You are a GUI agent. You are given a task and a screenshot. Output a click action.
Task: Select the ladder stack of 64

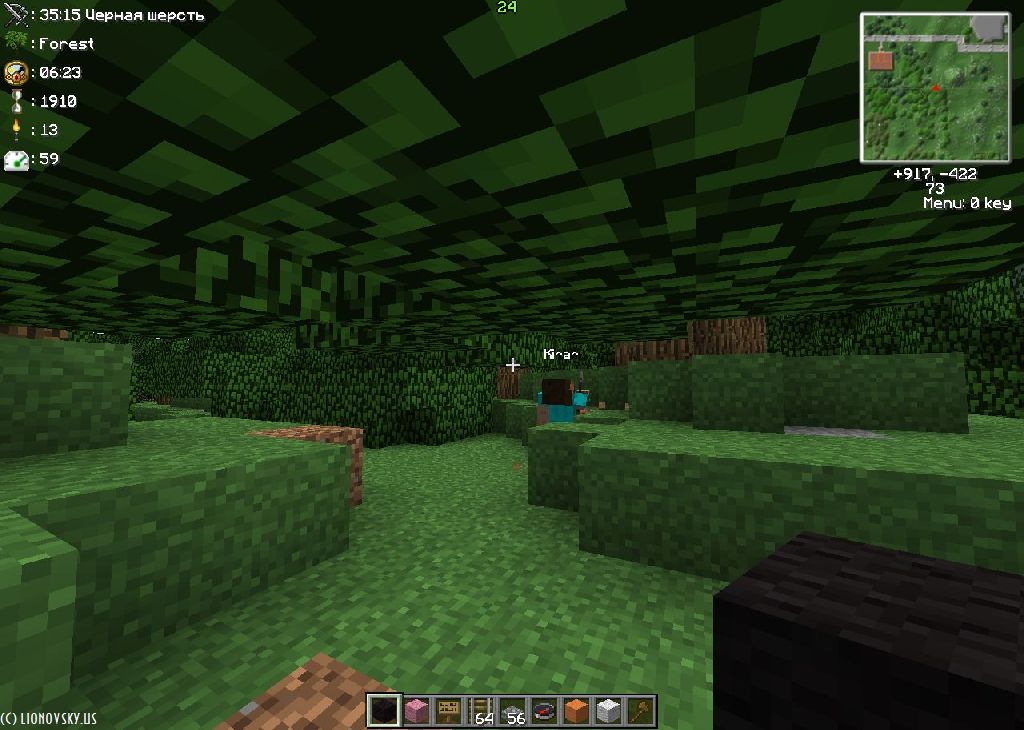(481, 711)
